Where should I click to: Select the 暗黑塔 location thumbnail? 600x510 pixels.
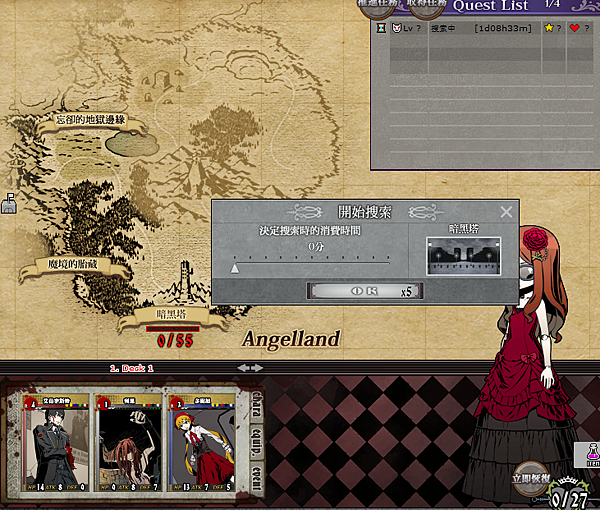pyautogui.click(x=463, y=255)
